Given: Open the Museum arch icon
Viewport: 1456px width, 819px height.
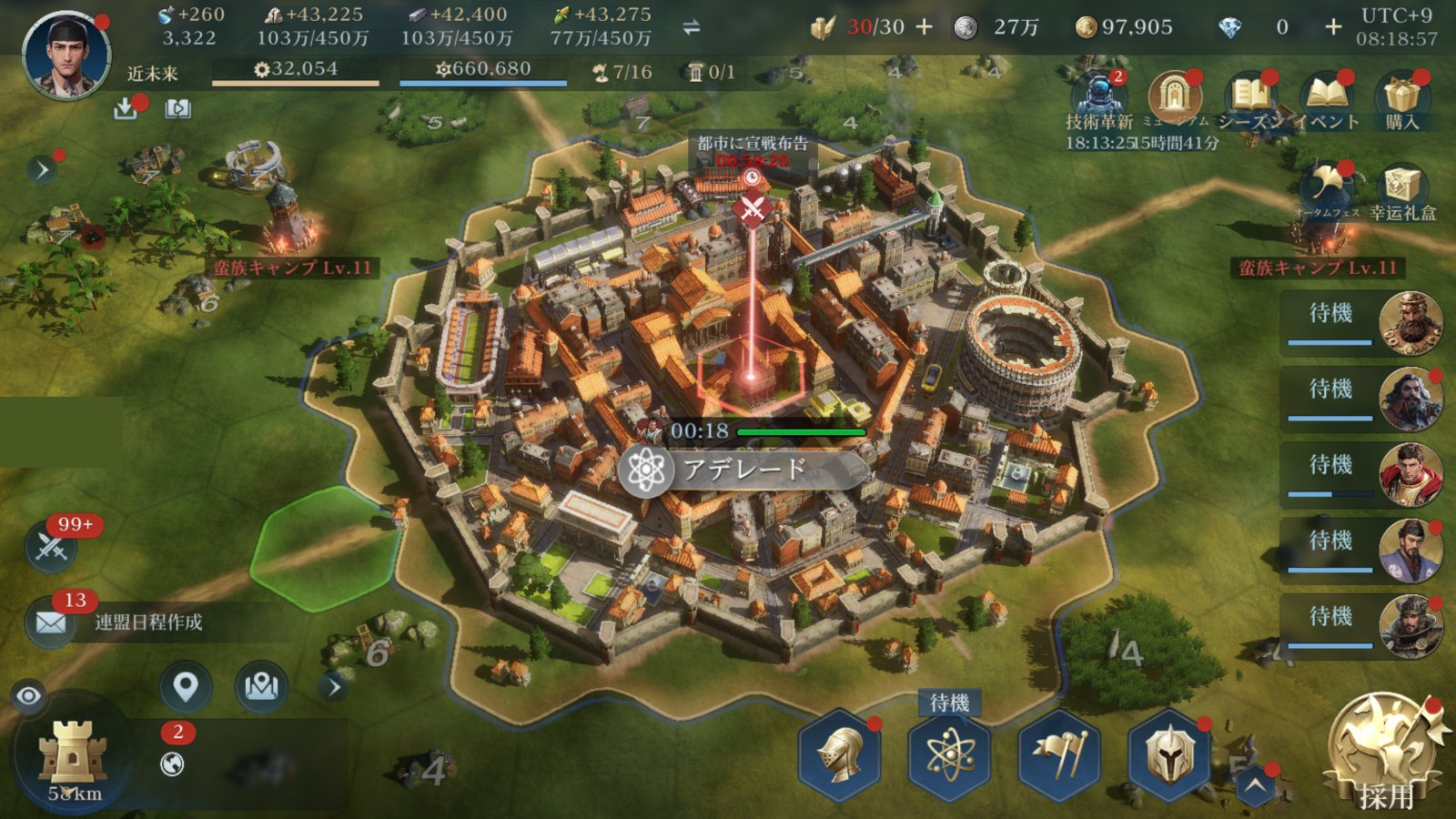Looking at the screenshot, I should 1175,96.
